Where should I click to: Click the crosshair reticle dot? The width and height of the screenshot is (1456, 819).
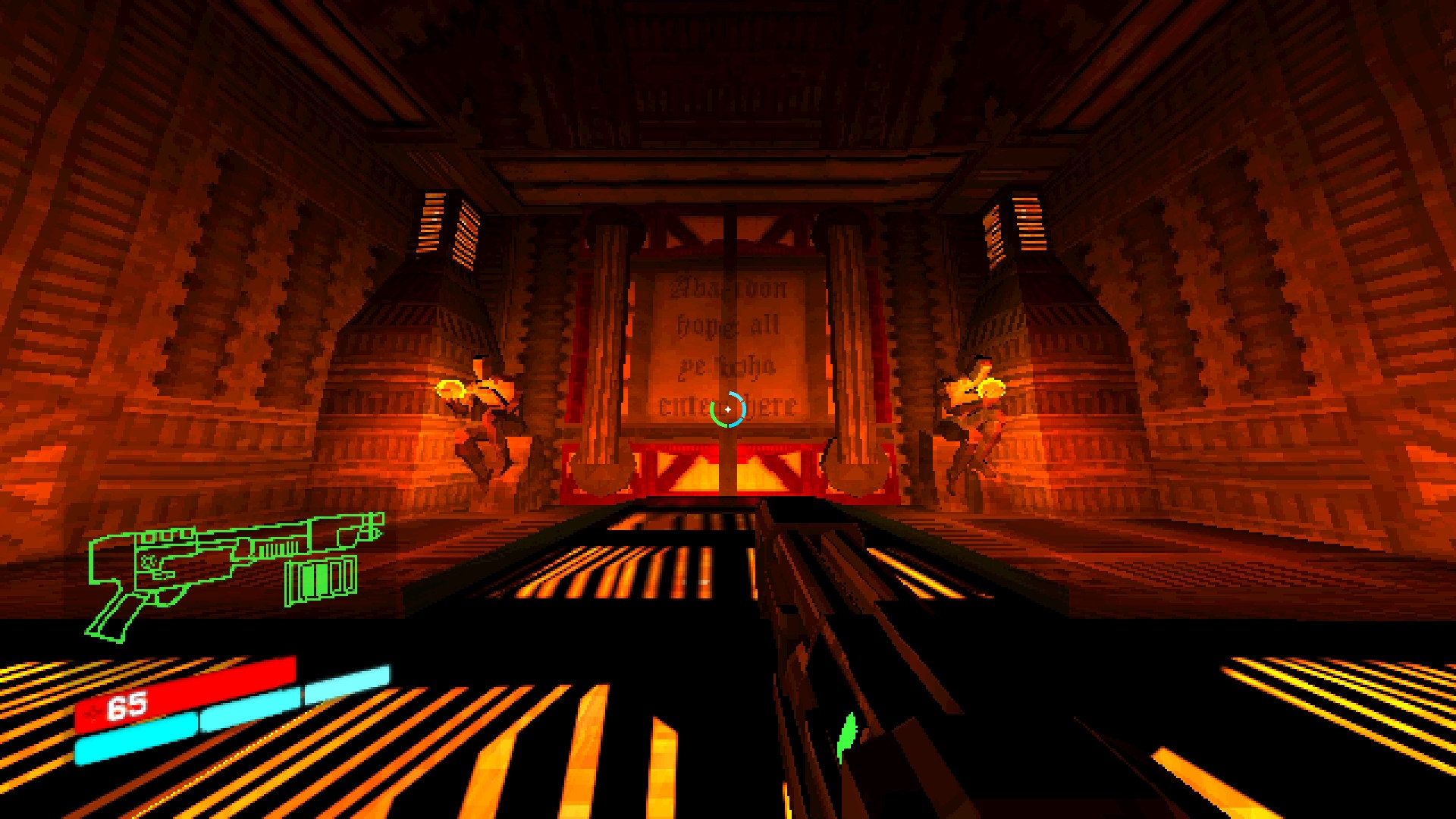pos(728,408)
